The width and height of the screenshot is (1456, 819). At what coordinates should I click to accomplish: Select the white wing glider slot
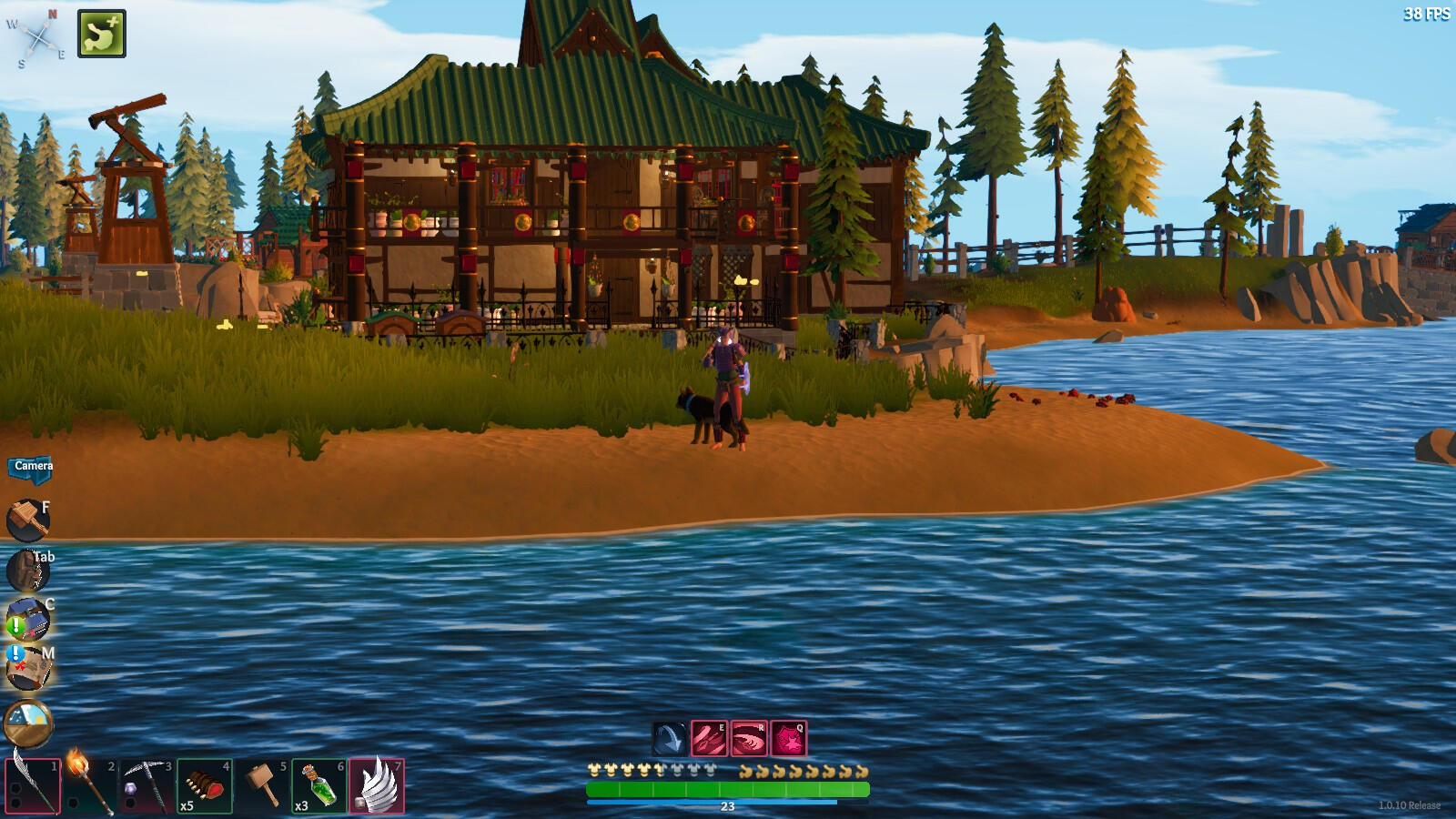(377, 785)
